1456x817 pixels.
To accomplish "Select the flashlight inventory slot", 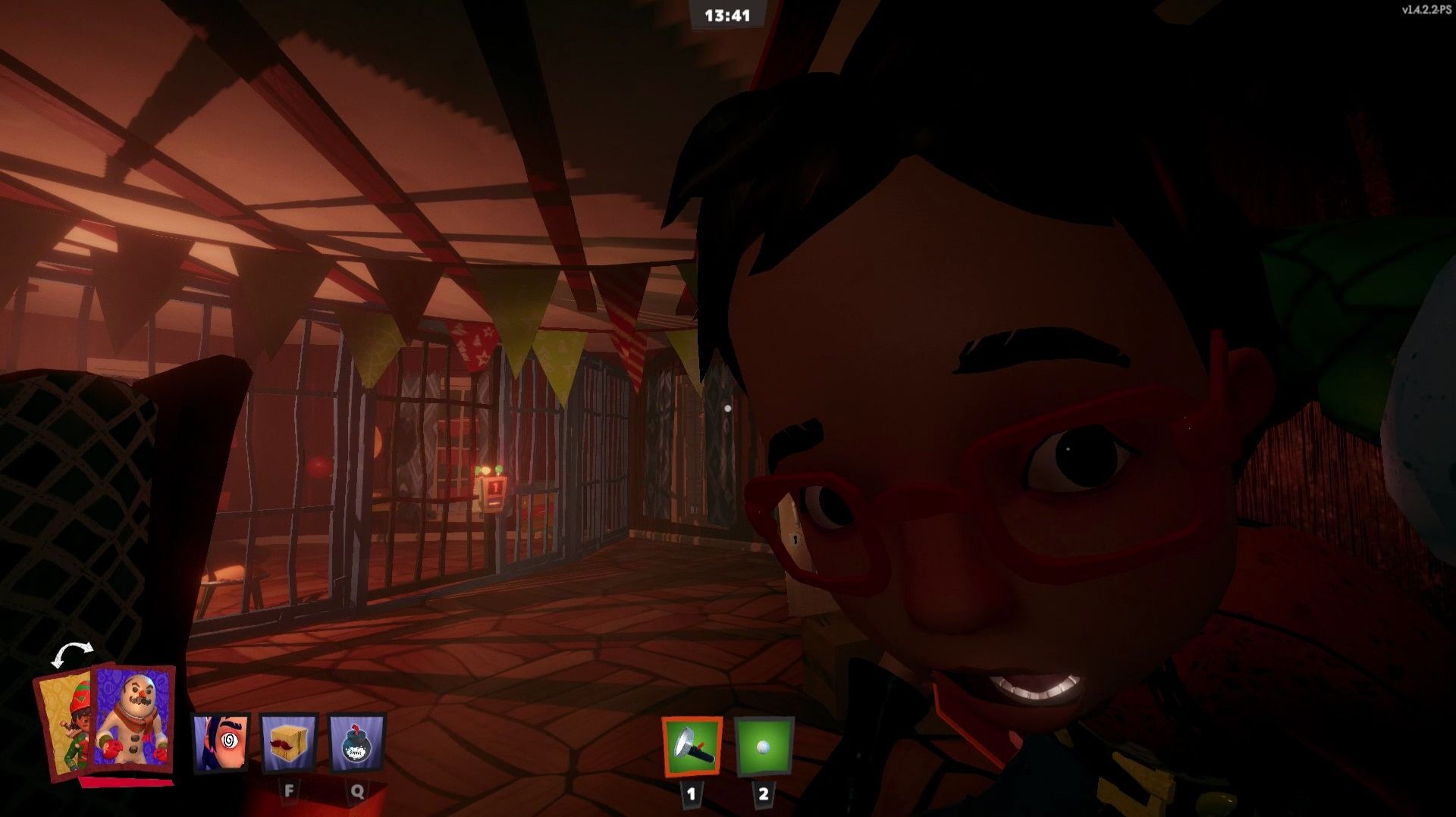I will 692,747.
